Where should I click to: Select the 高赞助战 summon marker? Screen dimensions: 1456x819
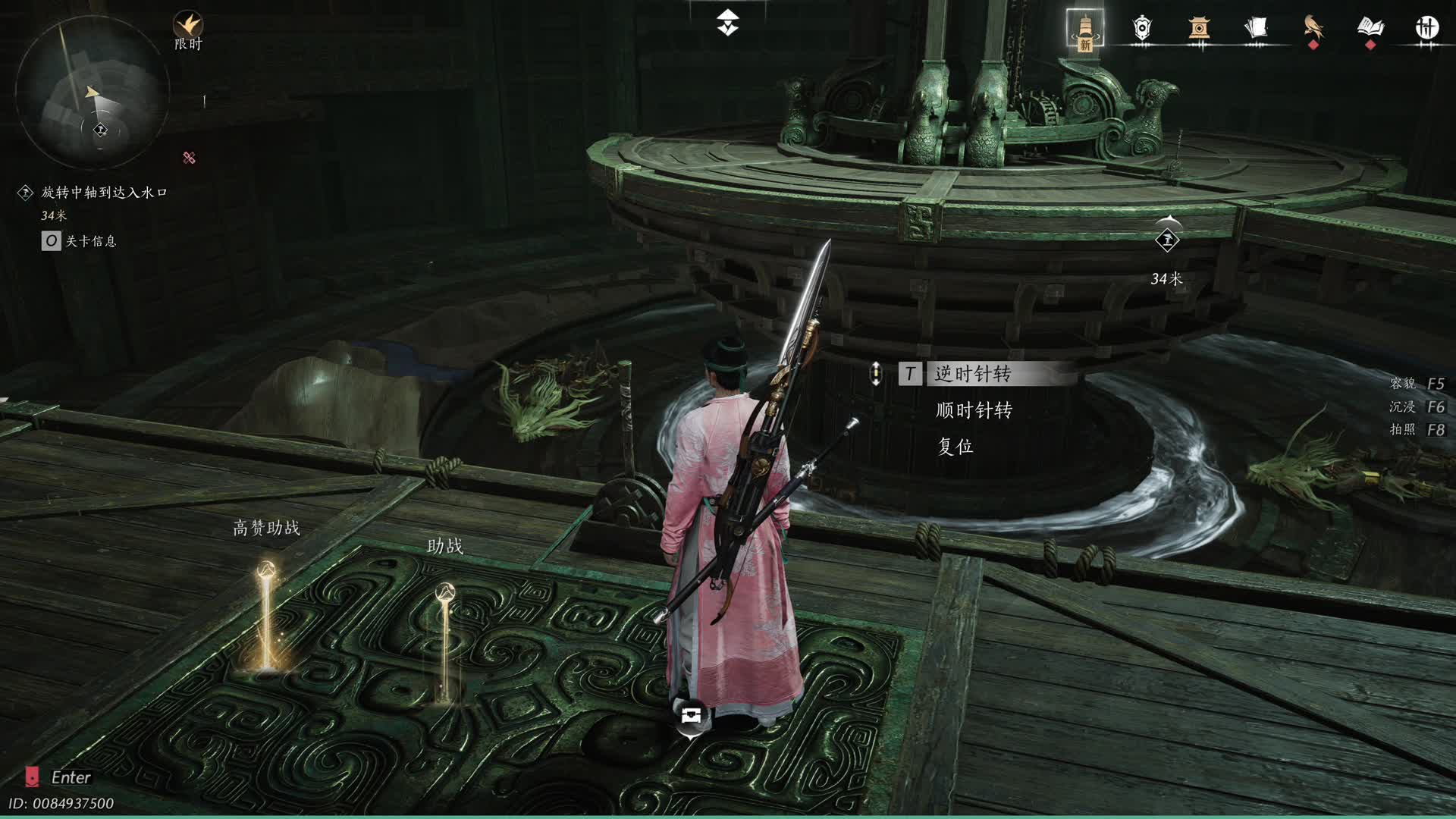[266, 614]
